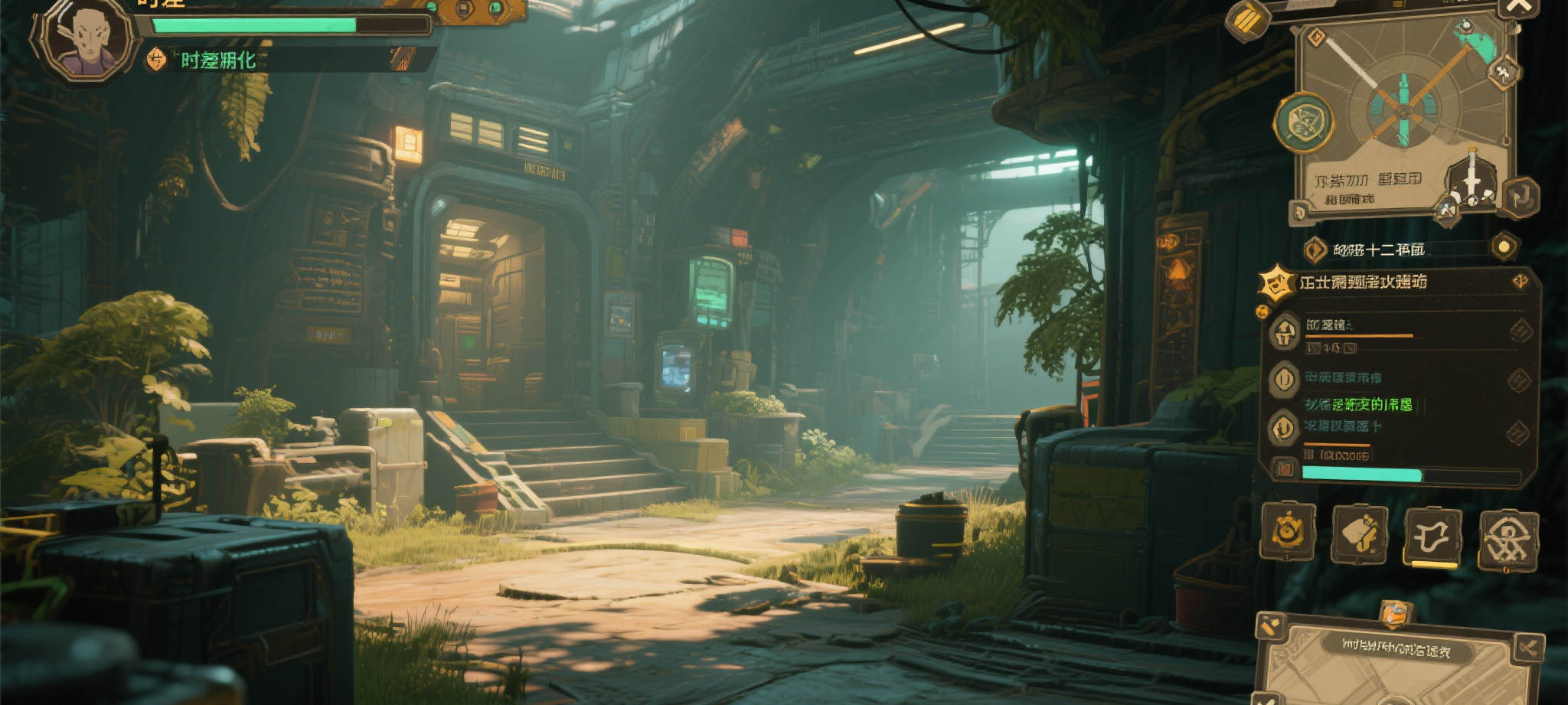Select the gold star quest header icon

tap(1276, 283)
